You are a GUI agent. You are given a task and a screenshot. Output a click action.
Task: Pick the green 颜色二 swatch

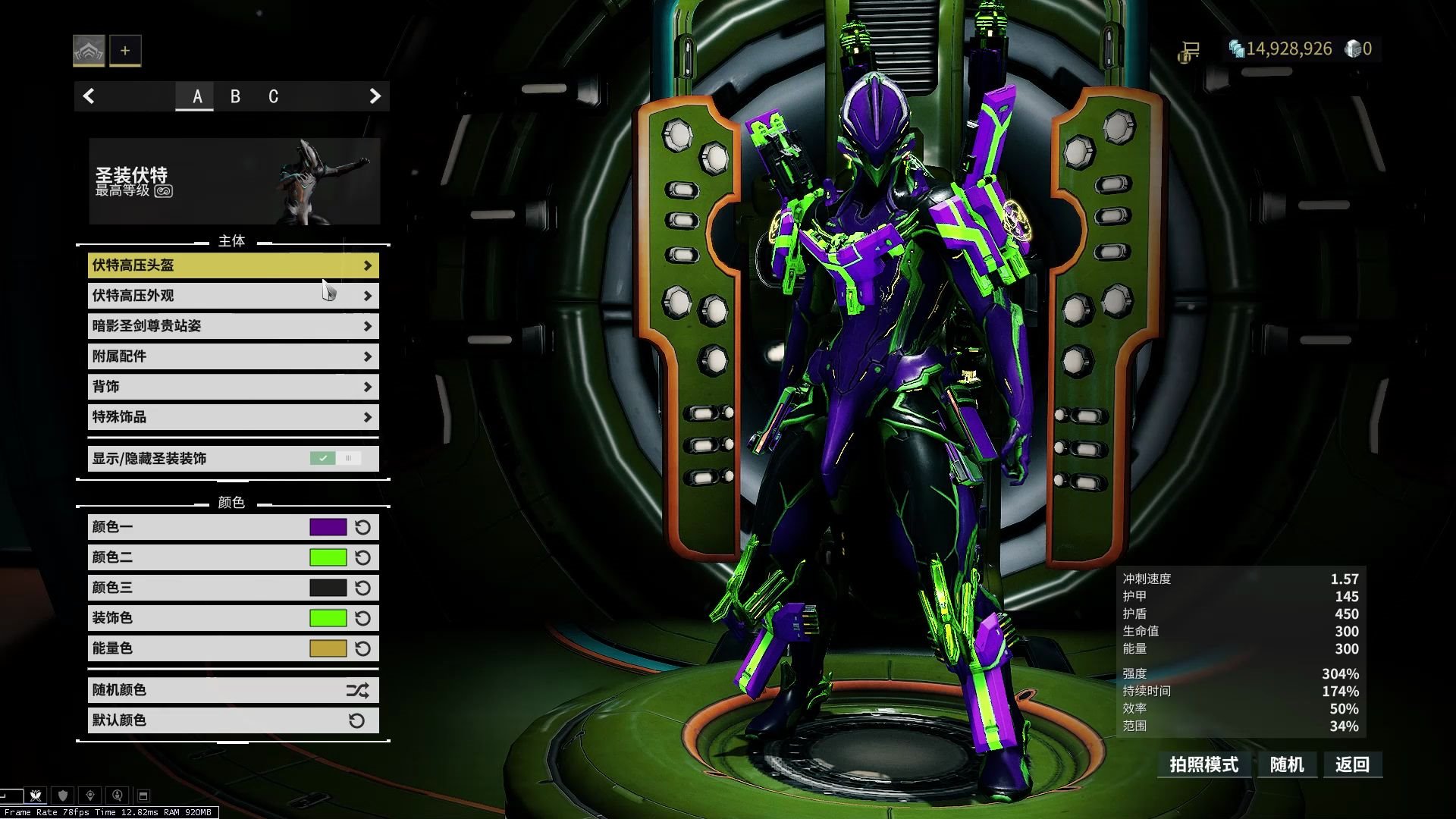coord(328,557)
